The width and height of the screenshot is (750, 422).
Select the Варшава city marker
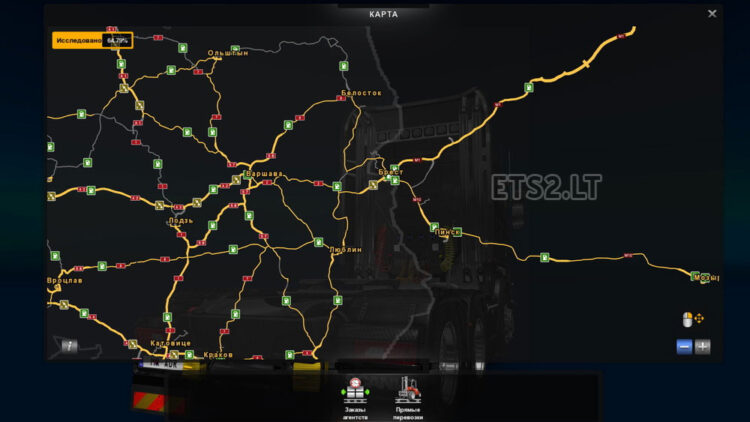[264, 174]
